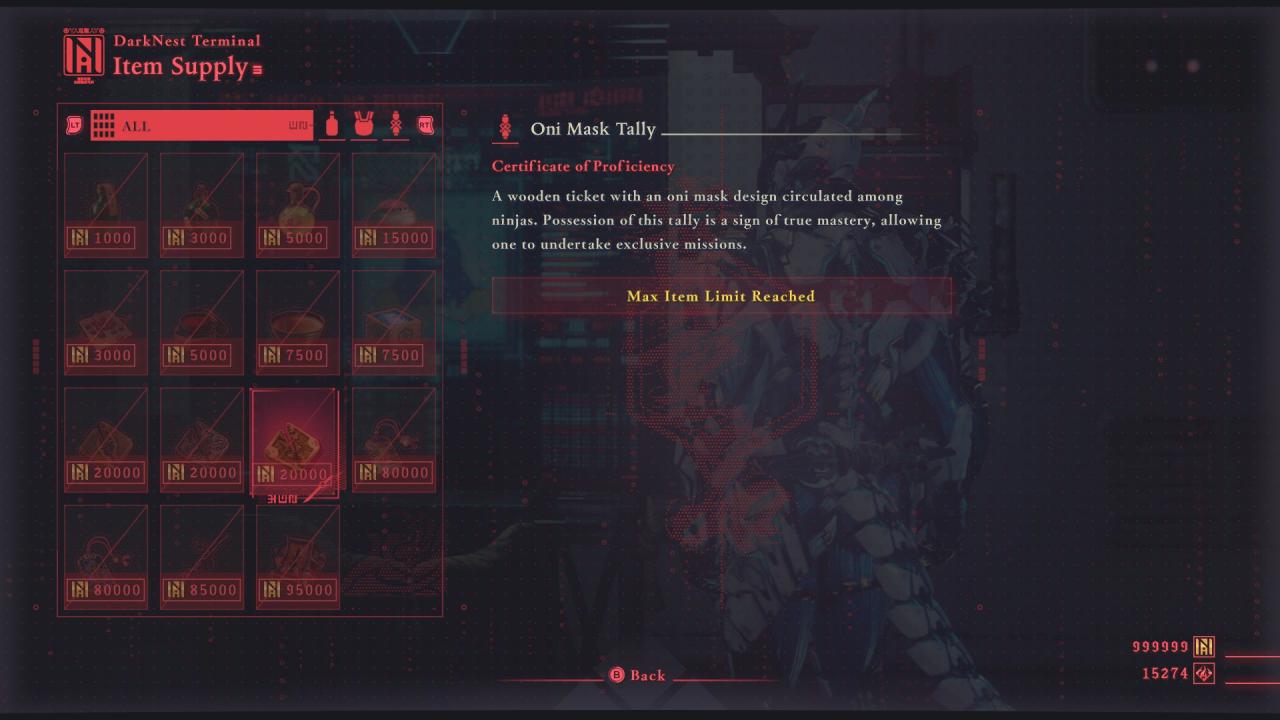Screen dimensions: 1280x720
Task: Select the item costing 95000
Action: (x=298, y=557)
